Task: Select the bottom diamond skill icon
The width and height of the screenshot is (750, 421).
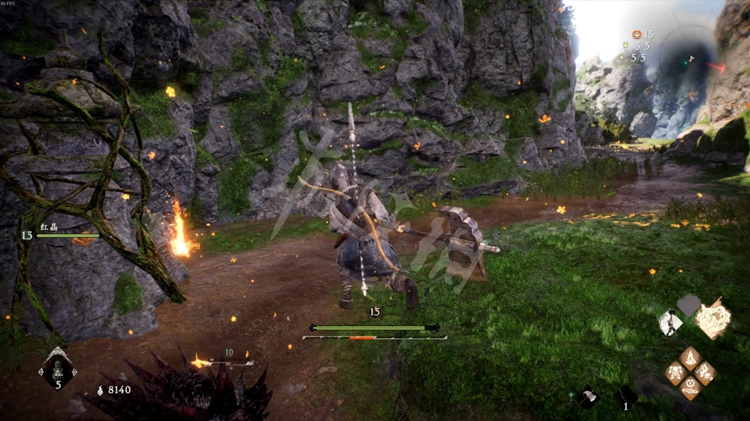Action: [x=690, y=388]
